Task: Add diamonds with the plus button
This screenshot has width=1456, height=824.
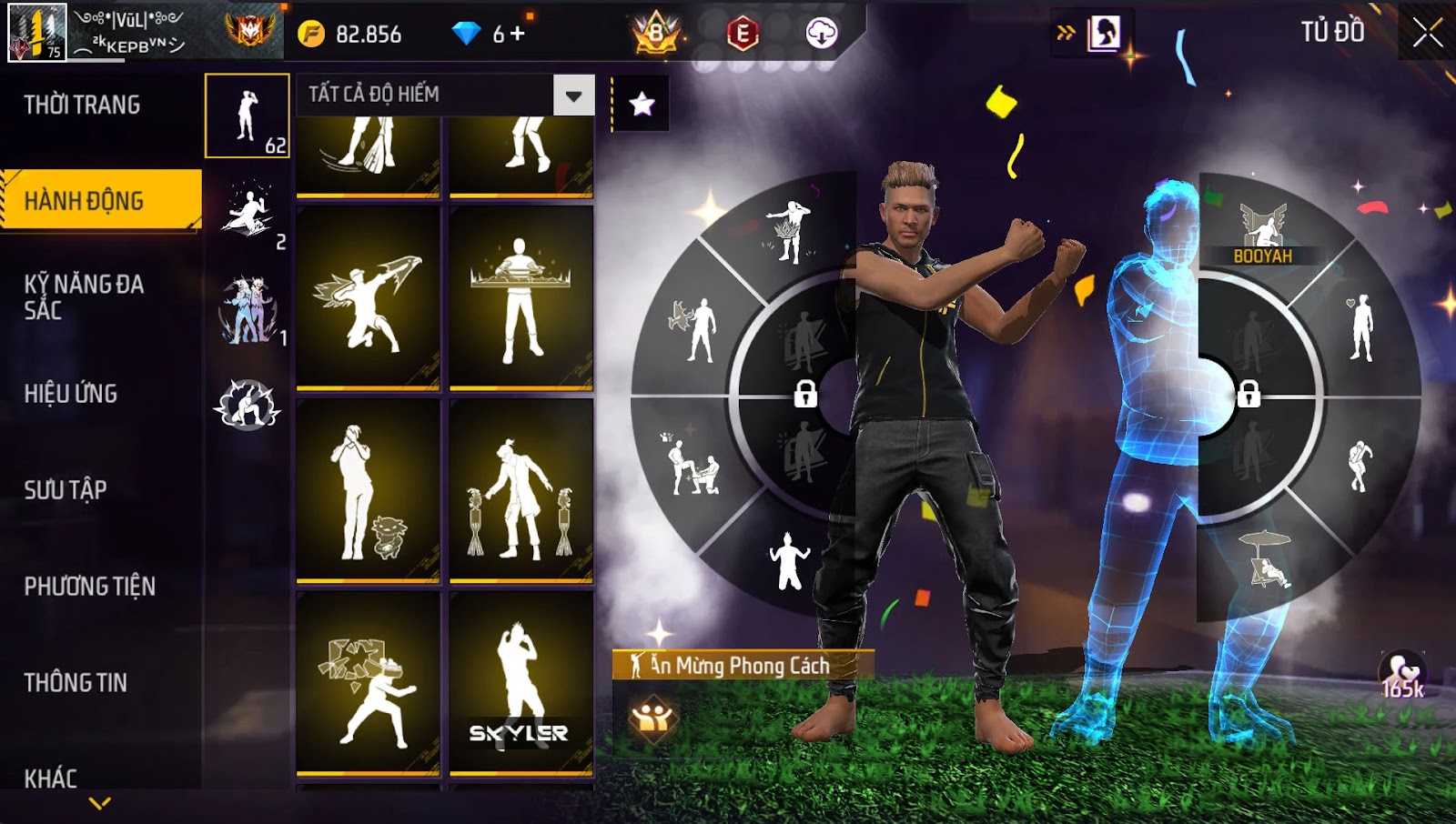Action: 518,34
